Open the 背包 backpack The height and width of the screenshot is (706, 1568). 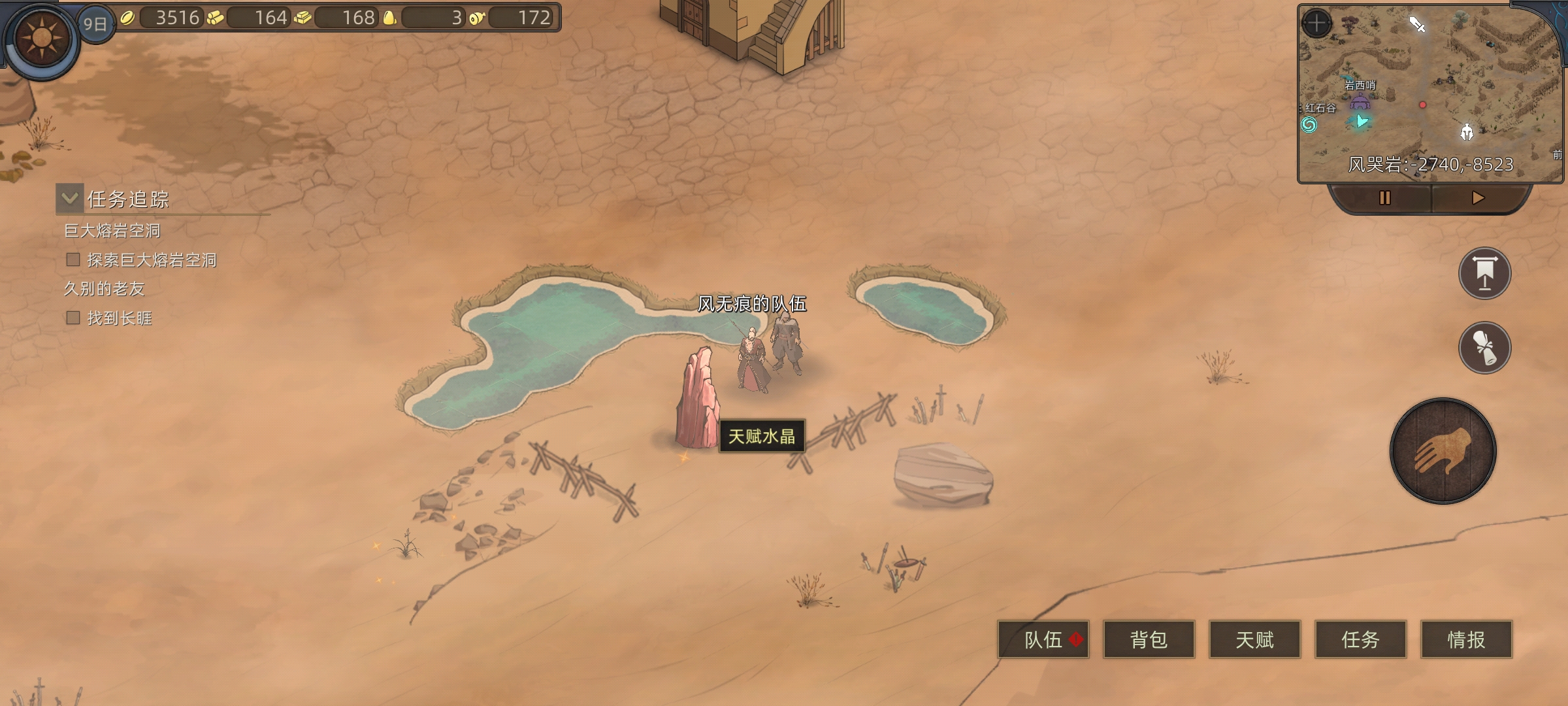pos(1149,639)
